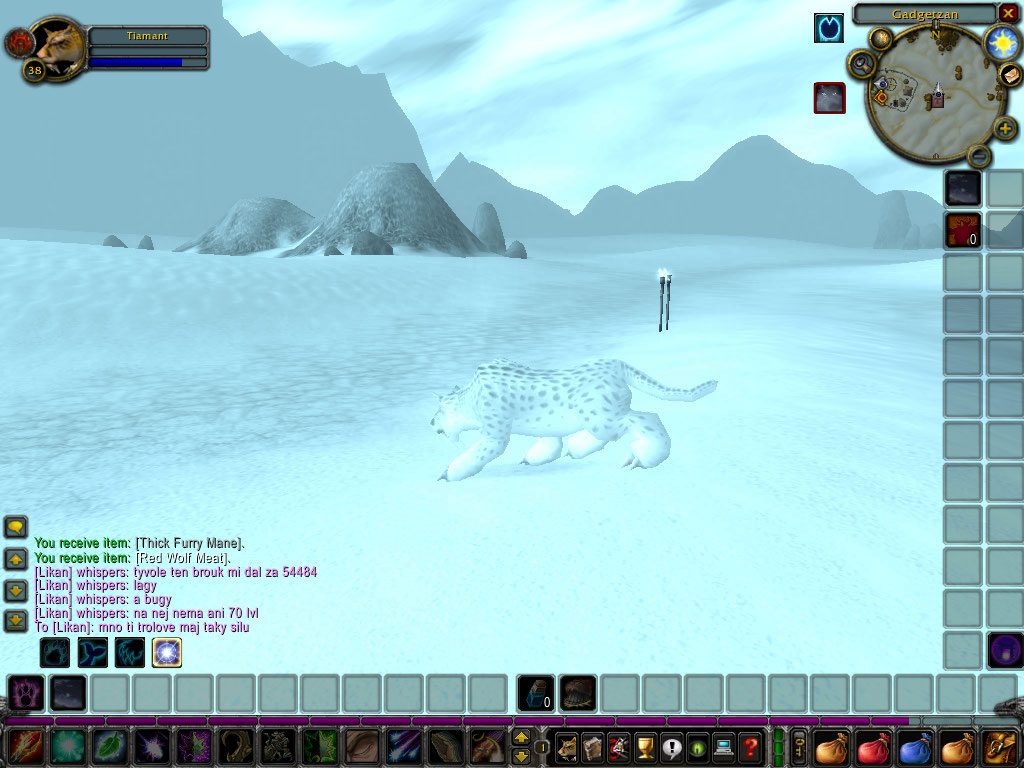This screenshot has height=768, width=1024.
Task: Close the minimap with the X button
Action: pos(1008,13)
